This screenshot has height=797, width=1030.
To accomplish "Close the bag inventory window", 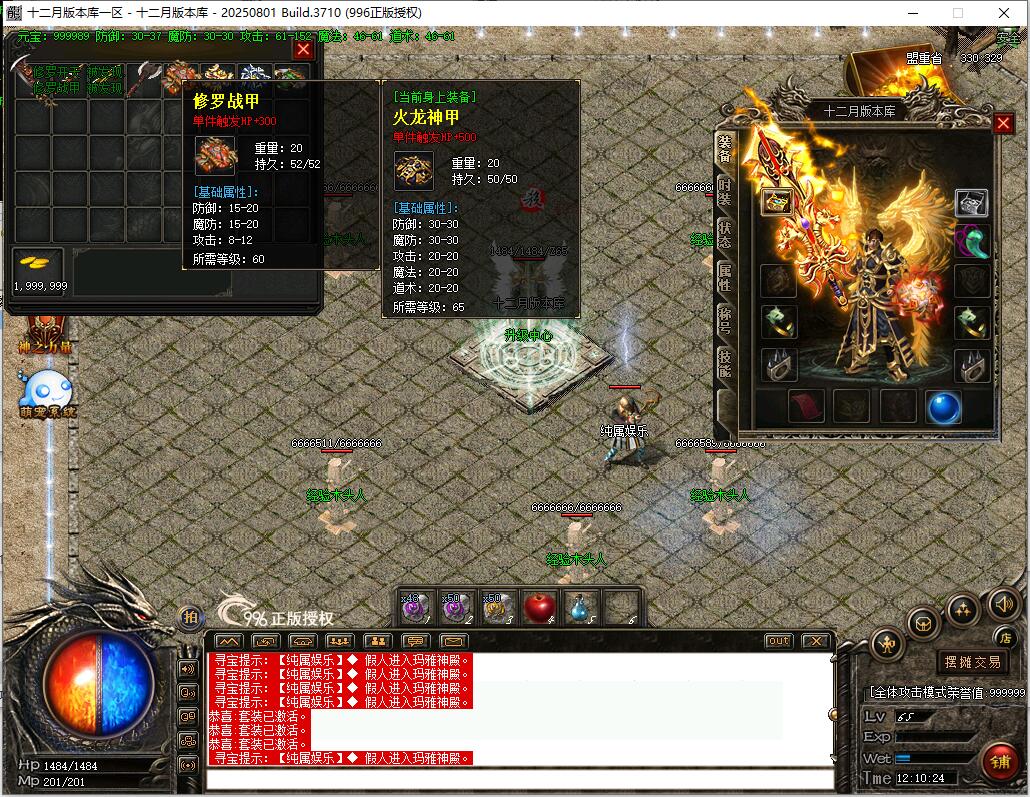I will 304,49.
